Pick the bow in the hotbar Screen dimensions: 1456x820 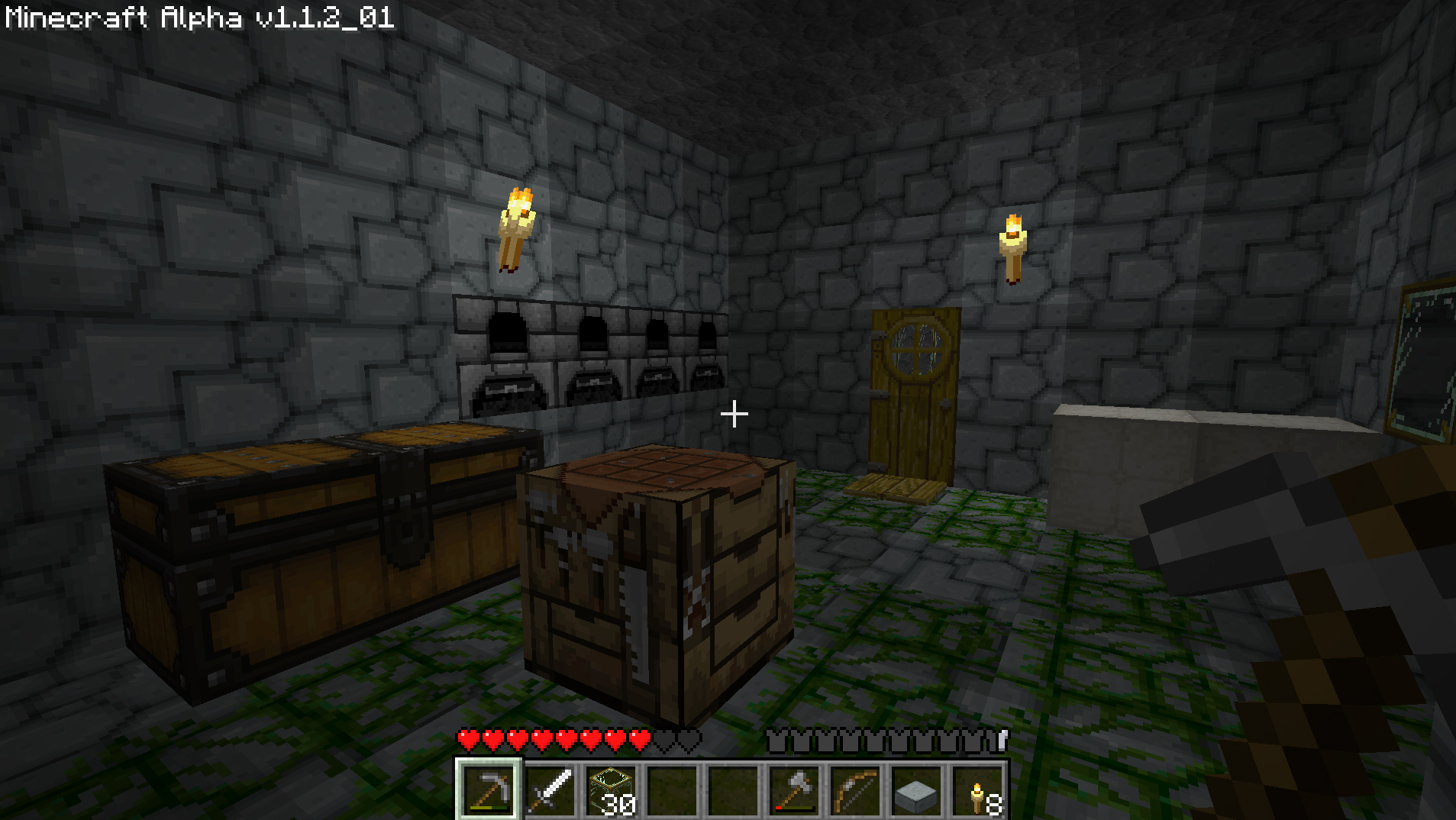(855, 789)
